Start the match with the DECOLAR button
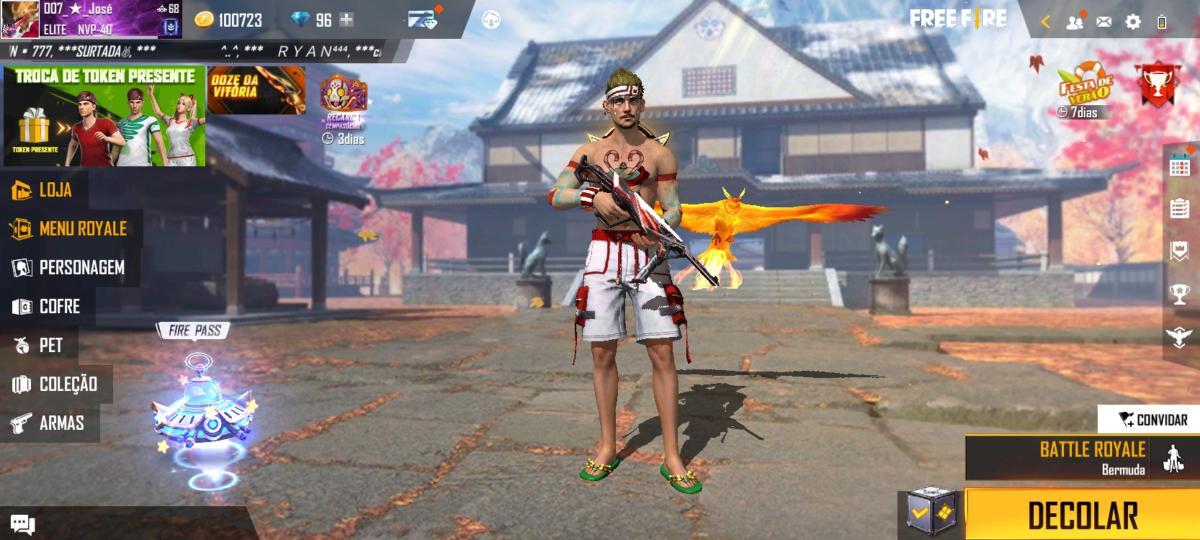This screenshot has width=1200, height=540. (1082, 515)
